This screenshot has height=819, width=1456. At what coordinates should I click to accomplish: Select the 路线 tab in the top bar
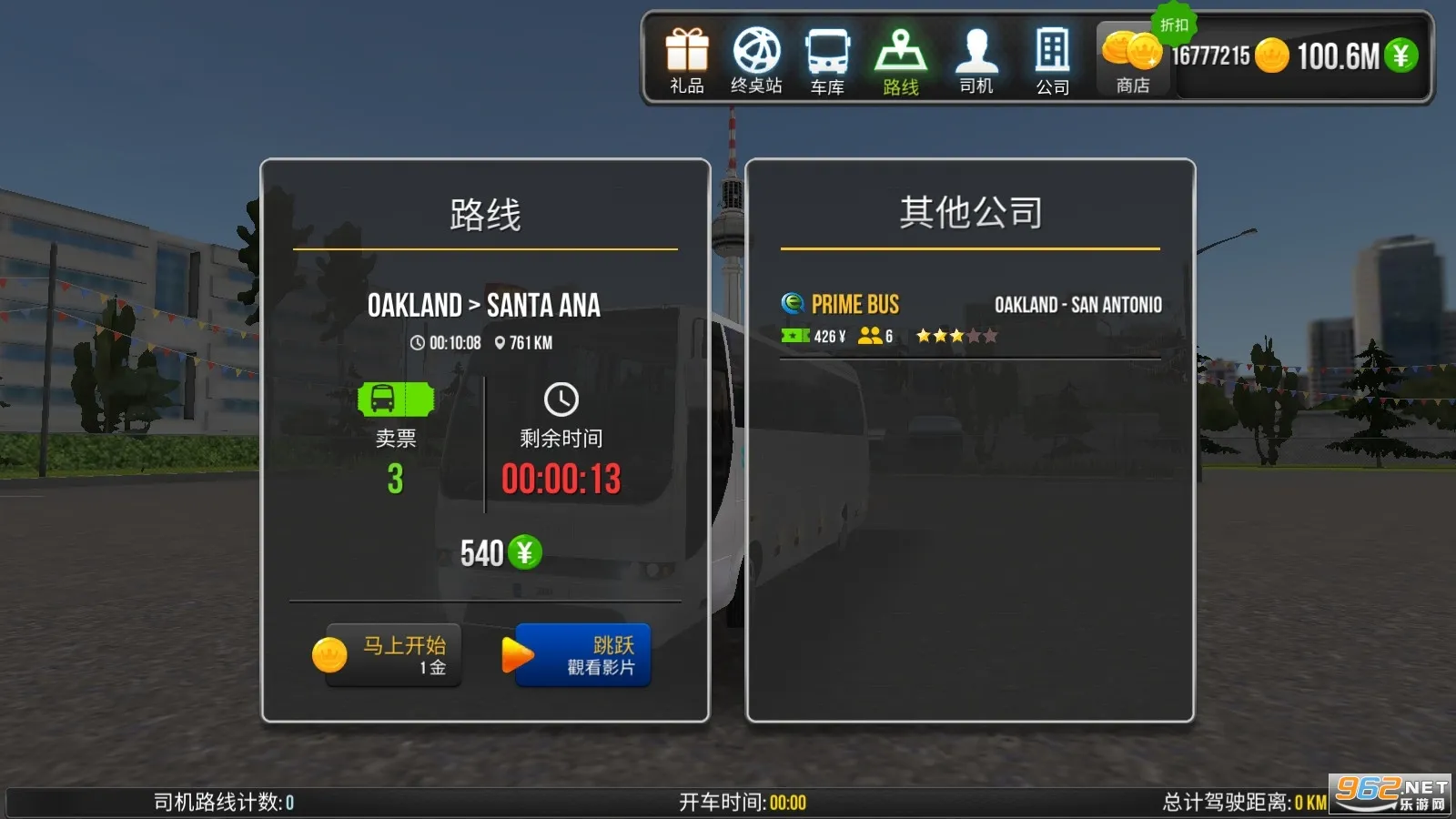(x=900, y=59)
